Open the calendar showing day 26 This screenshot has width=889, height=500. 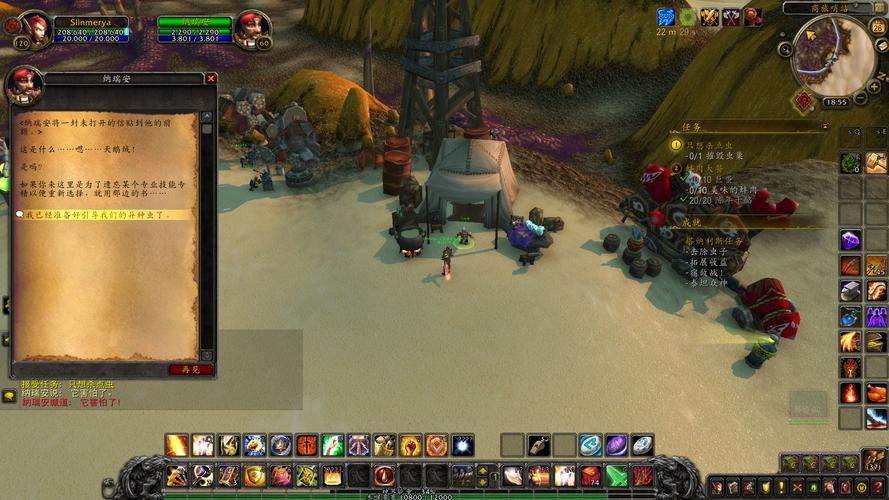point(878,26)
